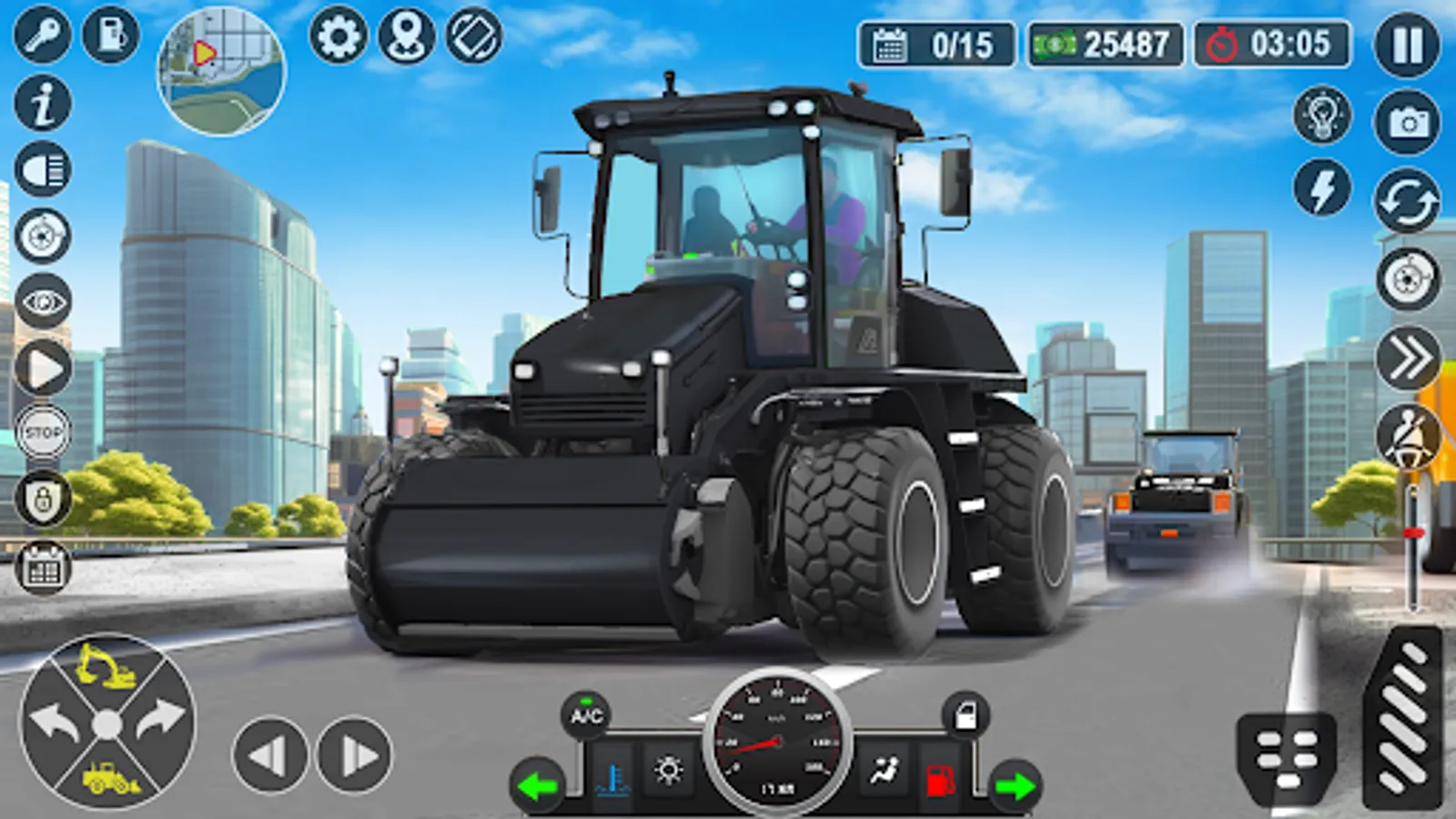
Task: Tap the screen rotate icon
Action: coord(475,38)
